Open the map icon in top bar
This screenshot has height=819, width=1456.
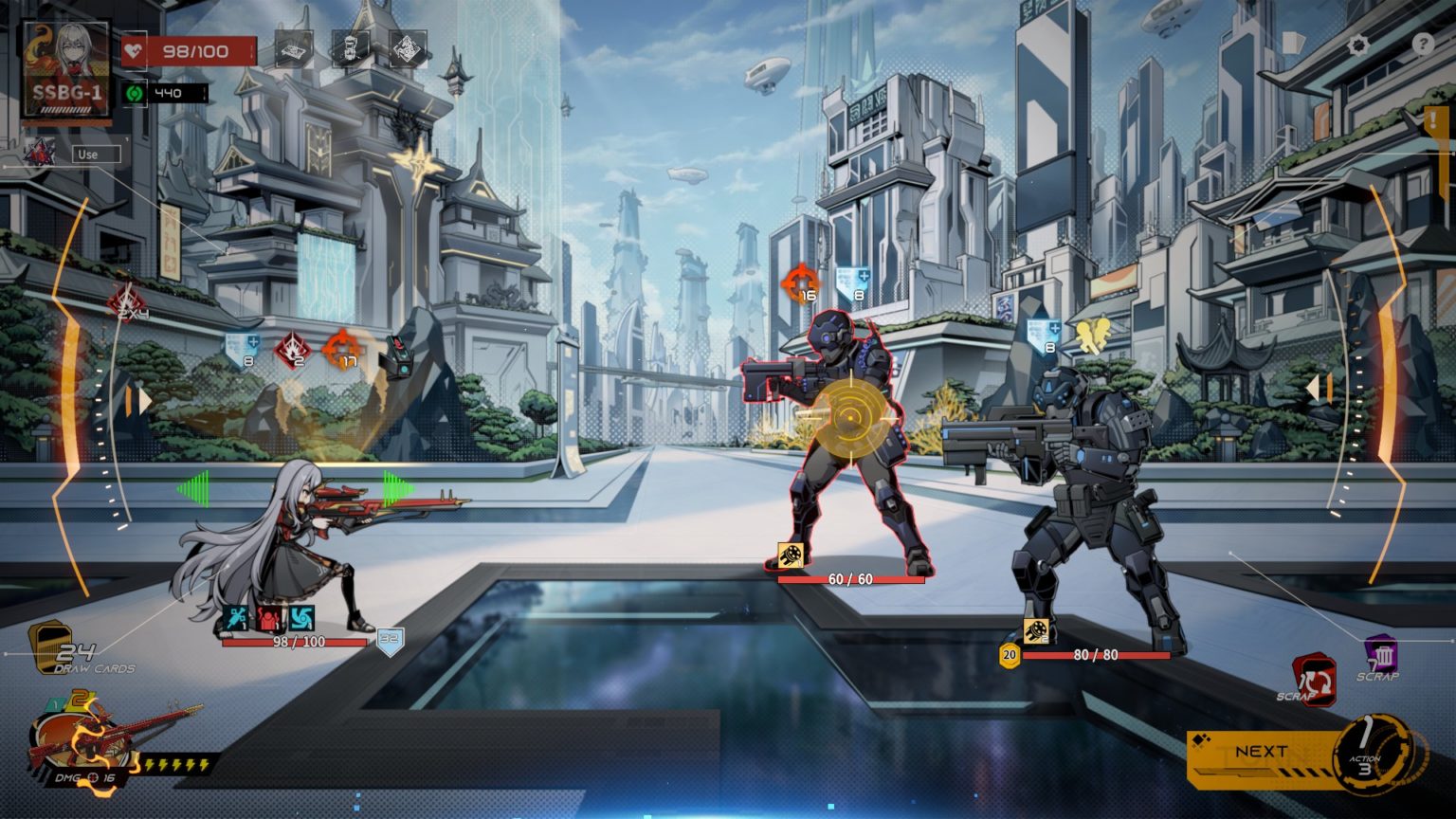pos(294,49)
